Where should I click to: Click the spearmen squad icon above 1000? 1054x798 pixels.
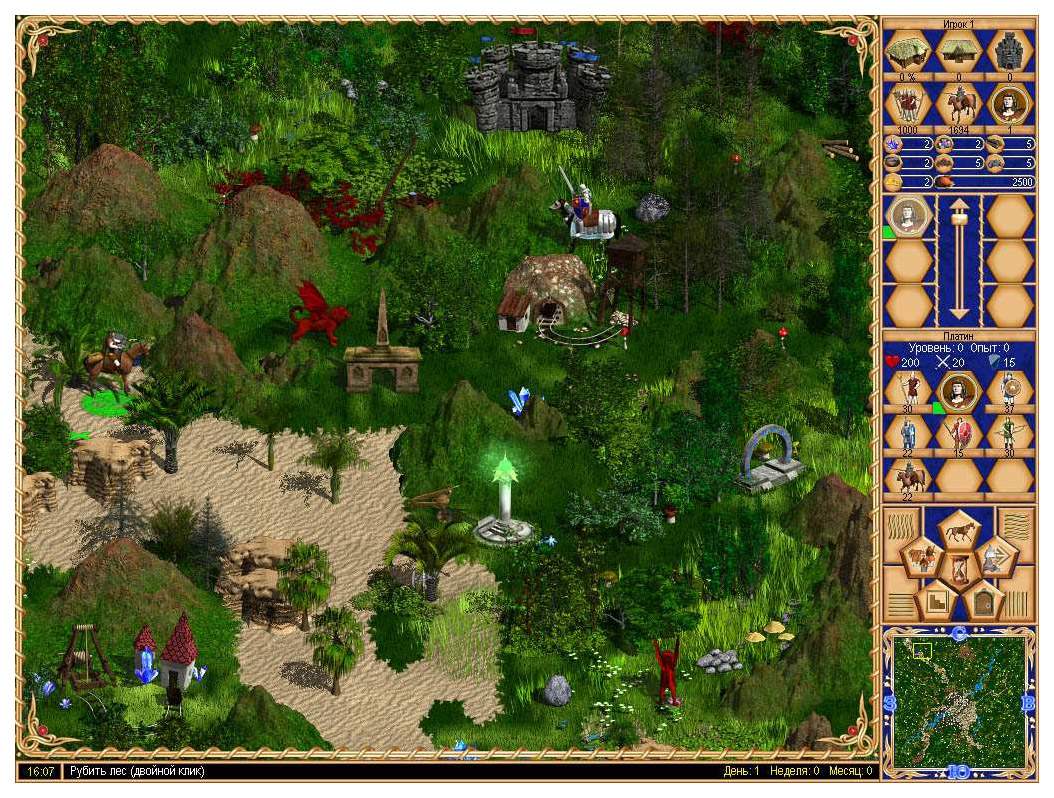tap(909, 104)
